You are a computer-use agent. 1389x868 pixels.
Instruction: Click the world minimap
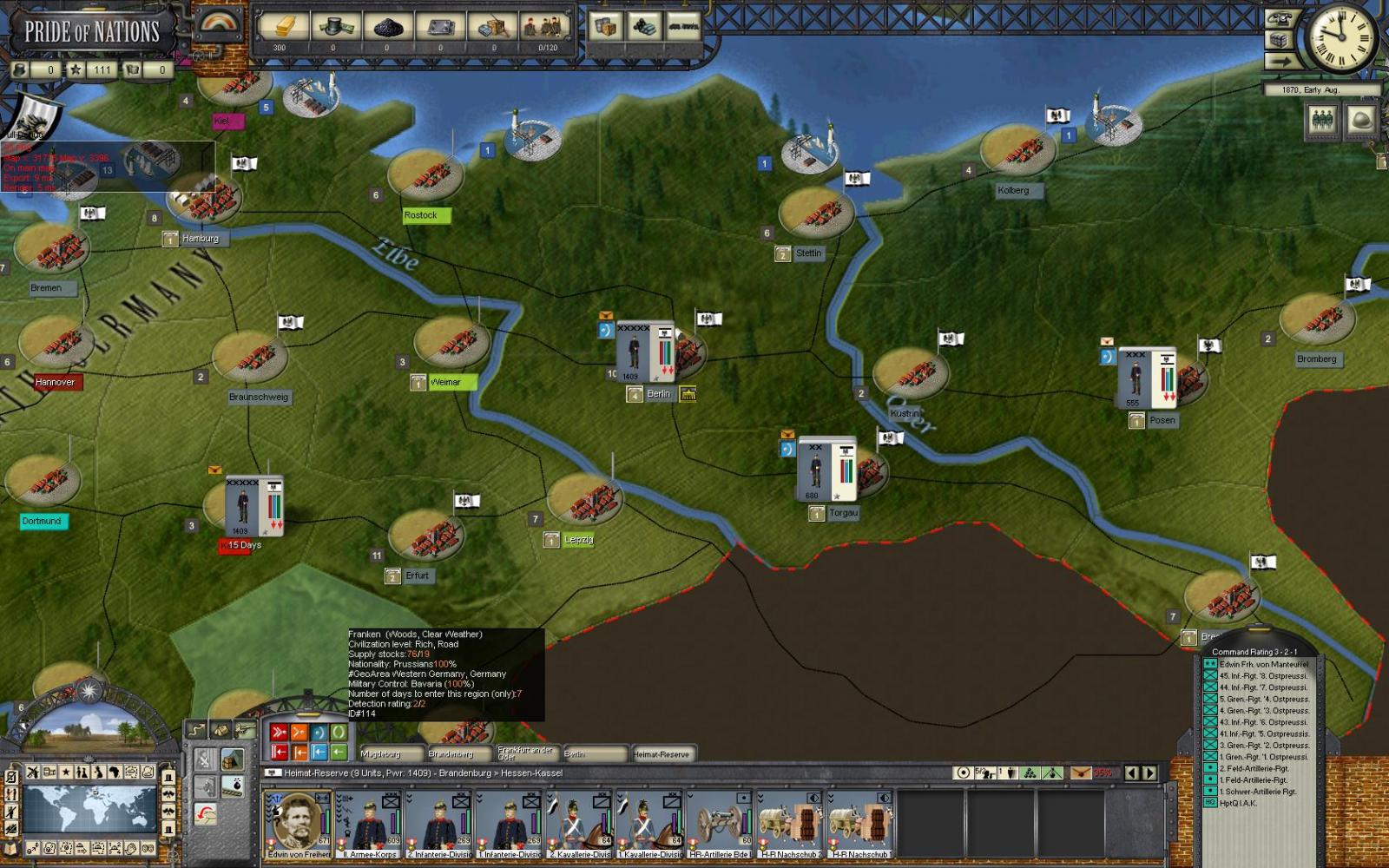point(90,809)
